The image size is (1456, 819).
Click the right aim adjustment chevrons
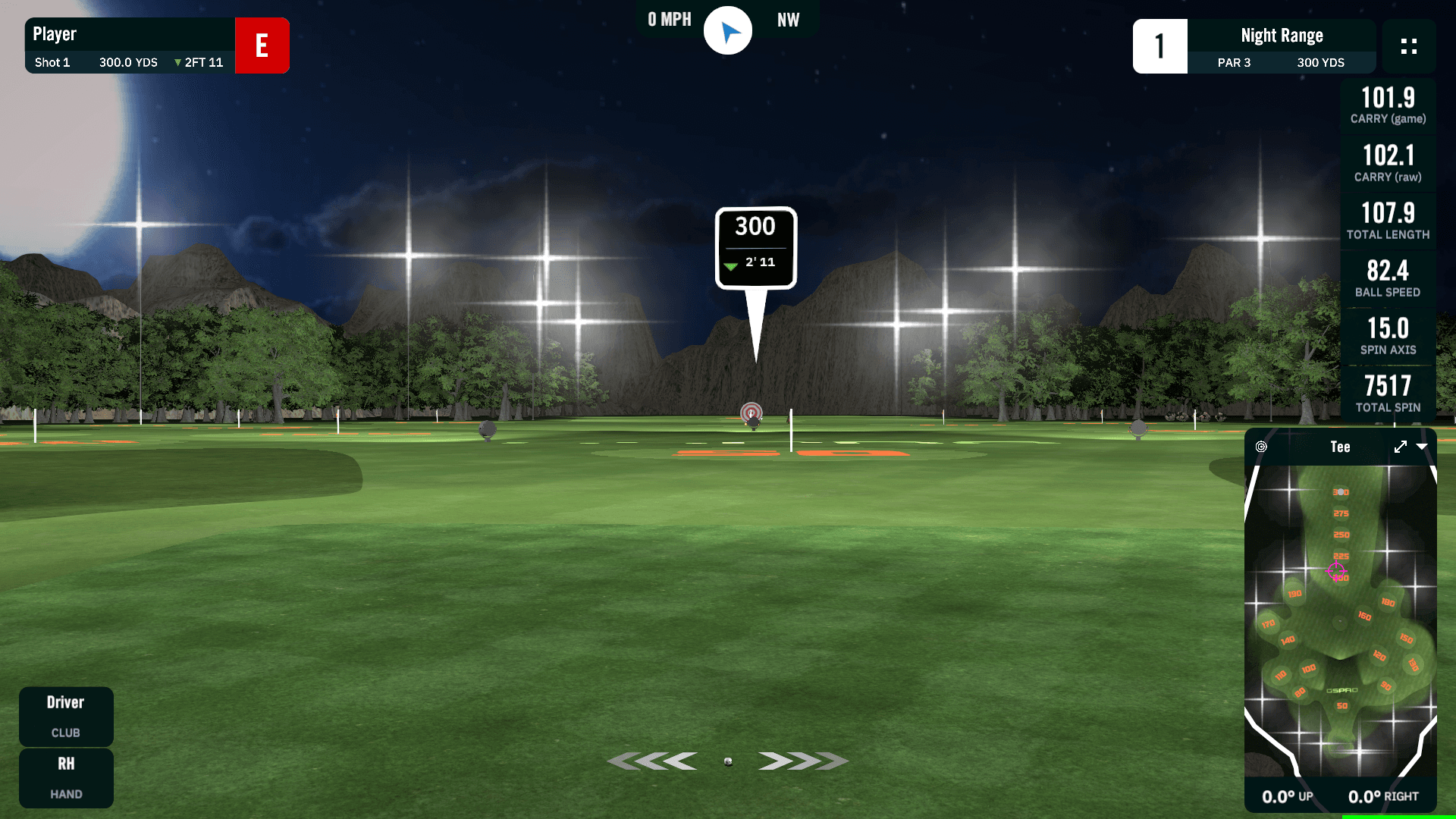click(x=803, y=759)
